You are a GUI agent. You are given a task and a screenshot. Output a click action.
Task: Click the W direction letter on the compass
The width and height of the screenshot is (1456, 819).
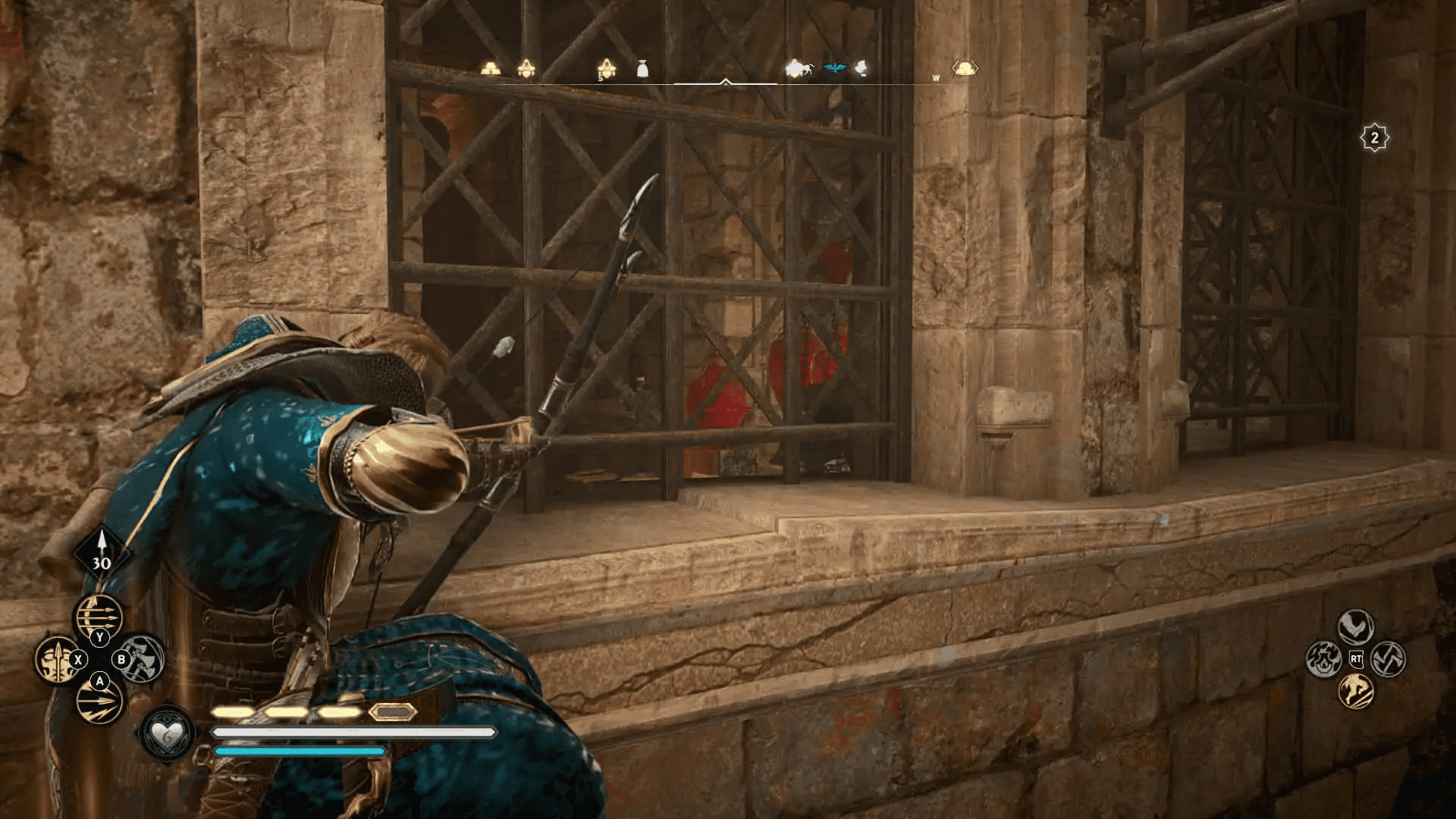coord(936,77)
